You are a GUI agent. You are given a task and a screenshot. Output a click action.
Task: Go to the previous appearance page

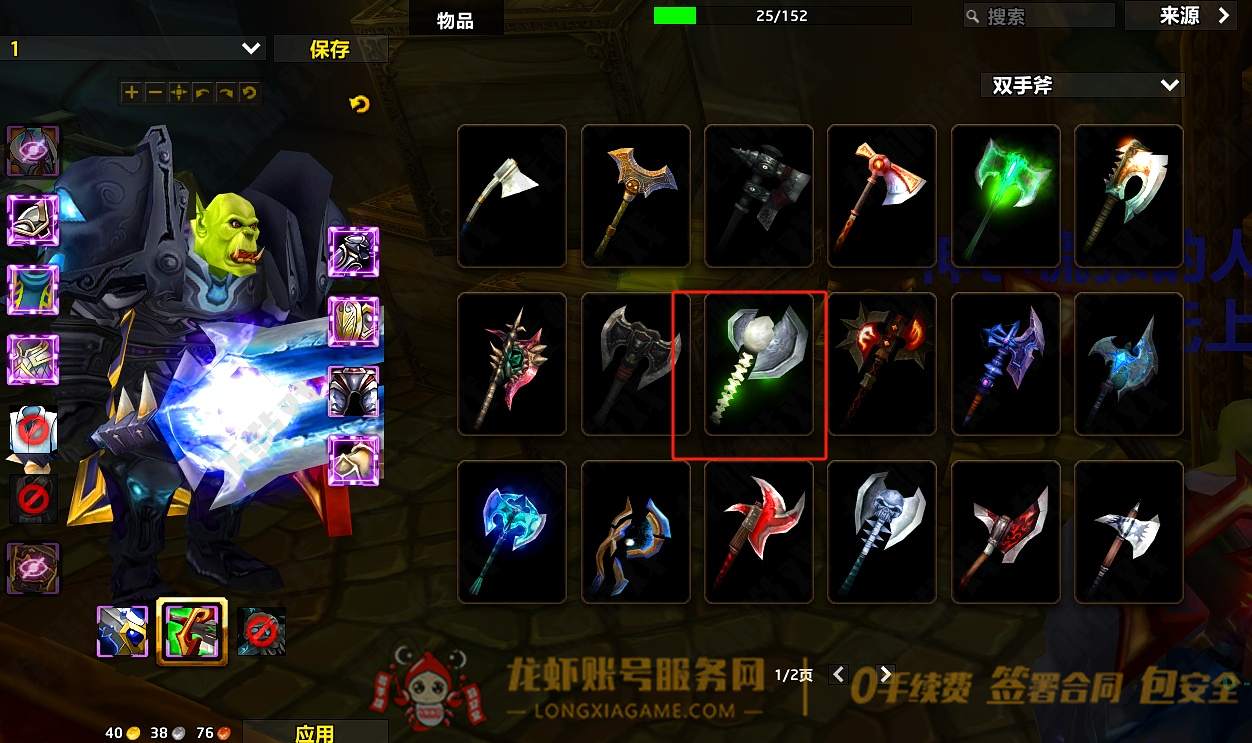[x=839, y=675]
